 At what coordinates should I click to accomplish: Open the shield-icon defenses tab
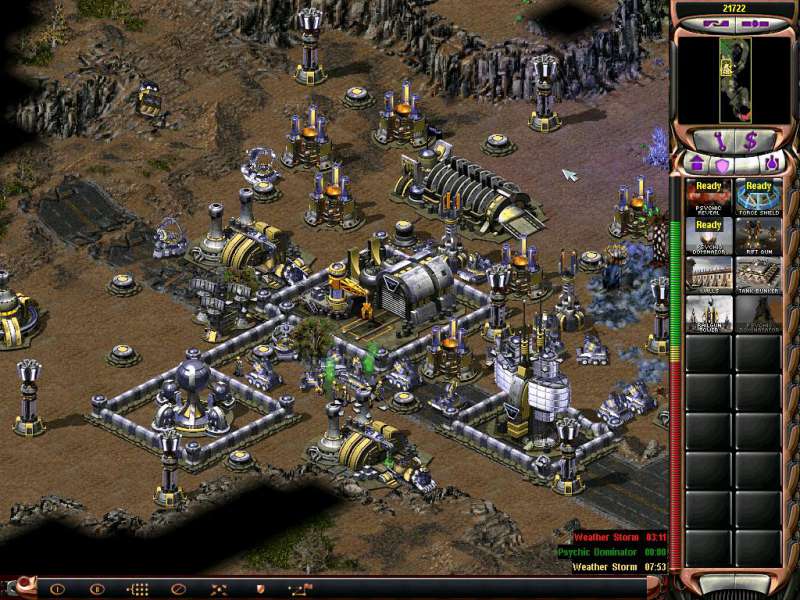point(722,163)
